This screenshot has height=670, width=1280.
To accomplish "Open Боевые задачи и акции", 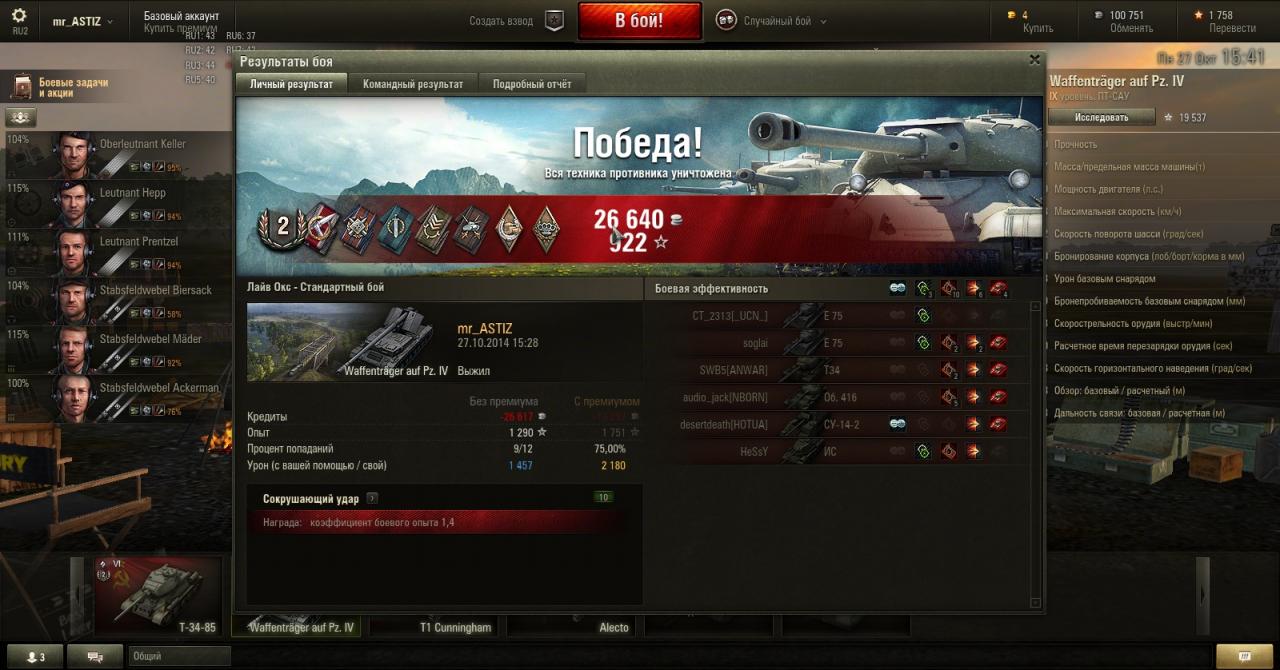I will point(72,87).
